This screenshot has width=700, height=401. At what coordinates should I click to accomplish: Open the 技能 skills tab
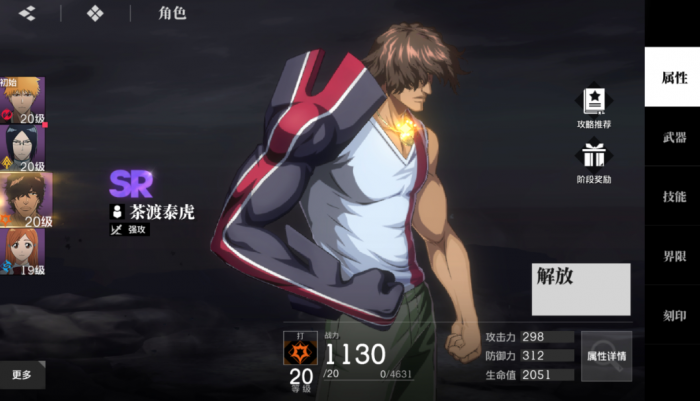pyautogui.click(x=673, y=197)
